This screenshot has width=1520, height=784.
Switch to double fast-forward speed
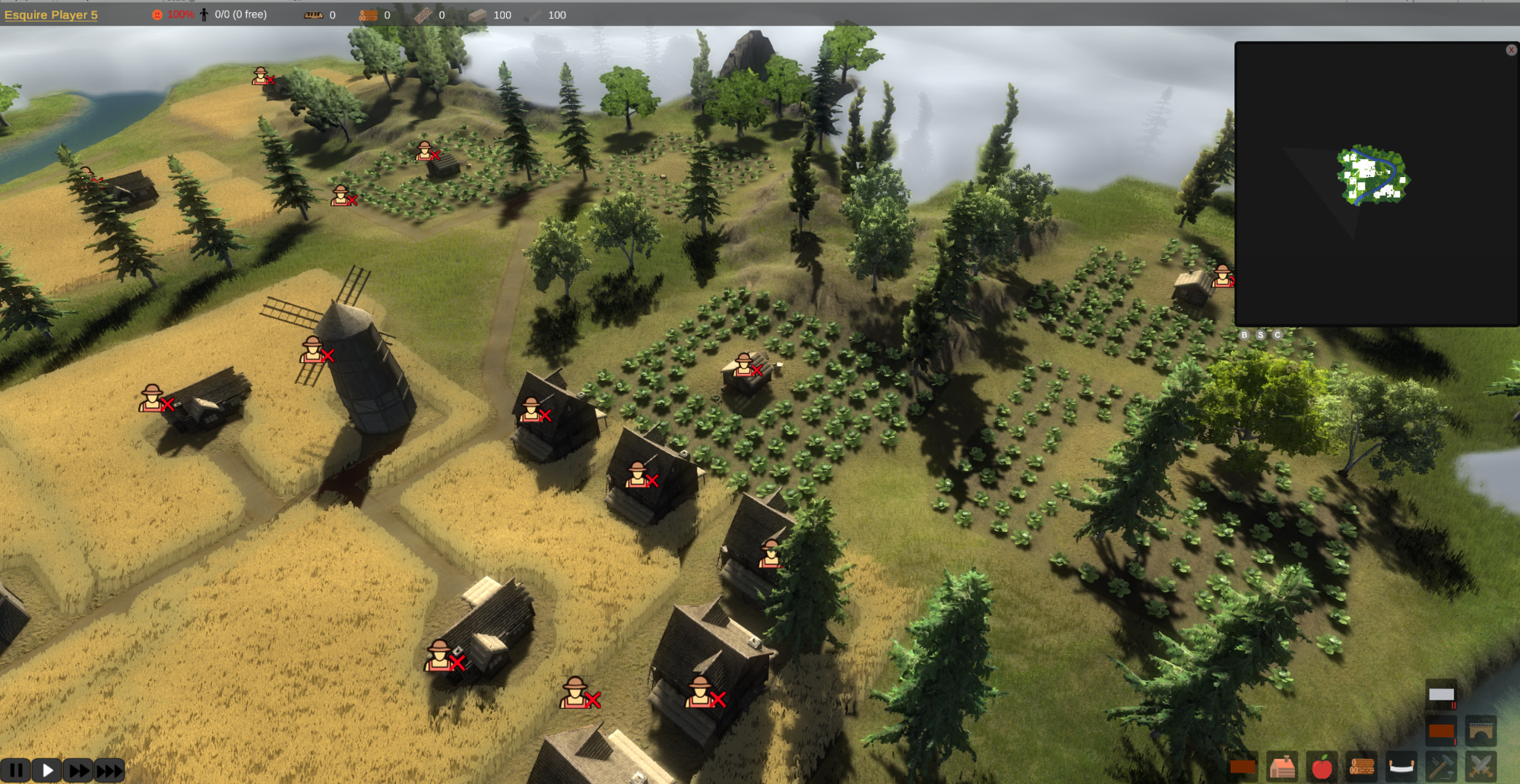click(x=78, y=770)
